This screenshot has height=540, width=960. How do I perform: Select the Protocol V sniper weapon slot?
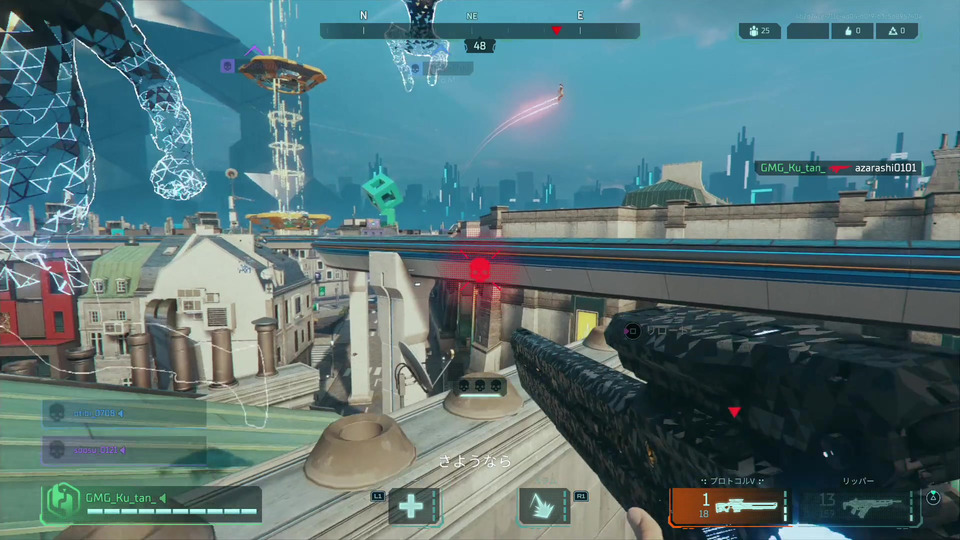pyautogui.click(x=728, y=506)
